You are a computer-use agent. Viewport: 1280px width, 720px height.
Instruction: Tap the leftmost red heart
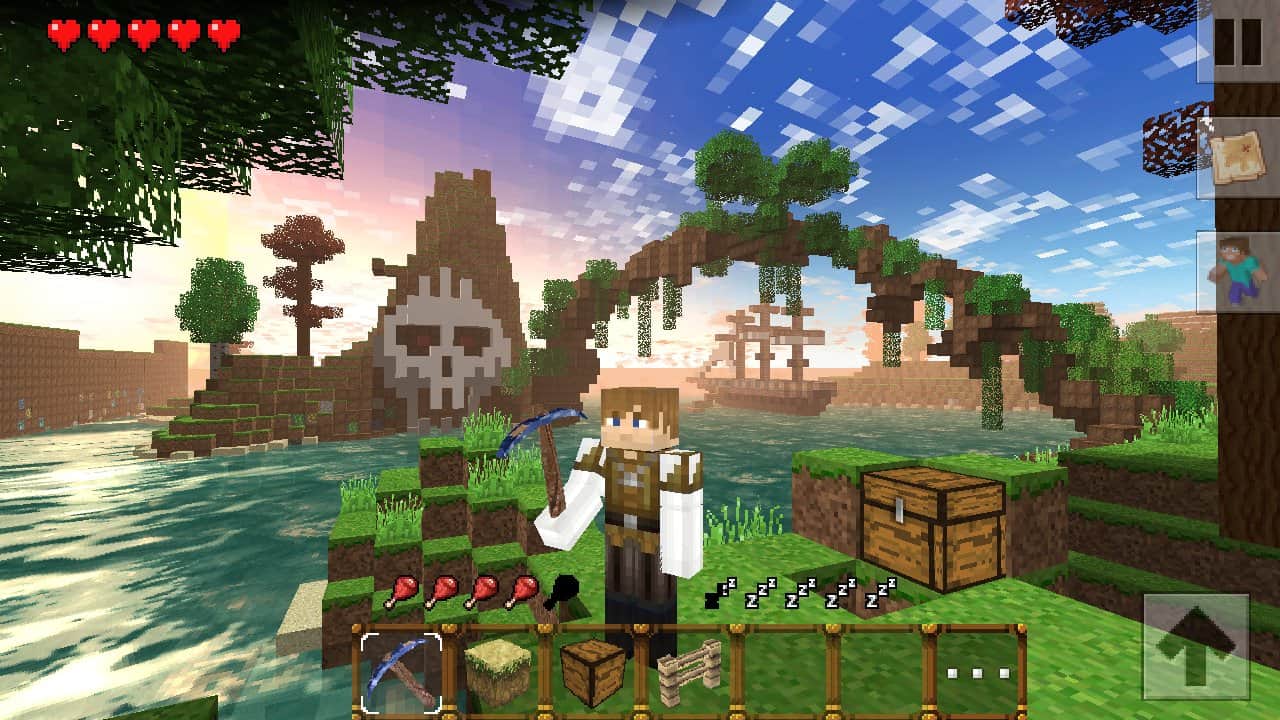[66, 30]
